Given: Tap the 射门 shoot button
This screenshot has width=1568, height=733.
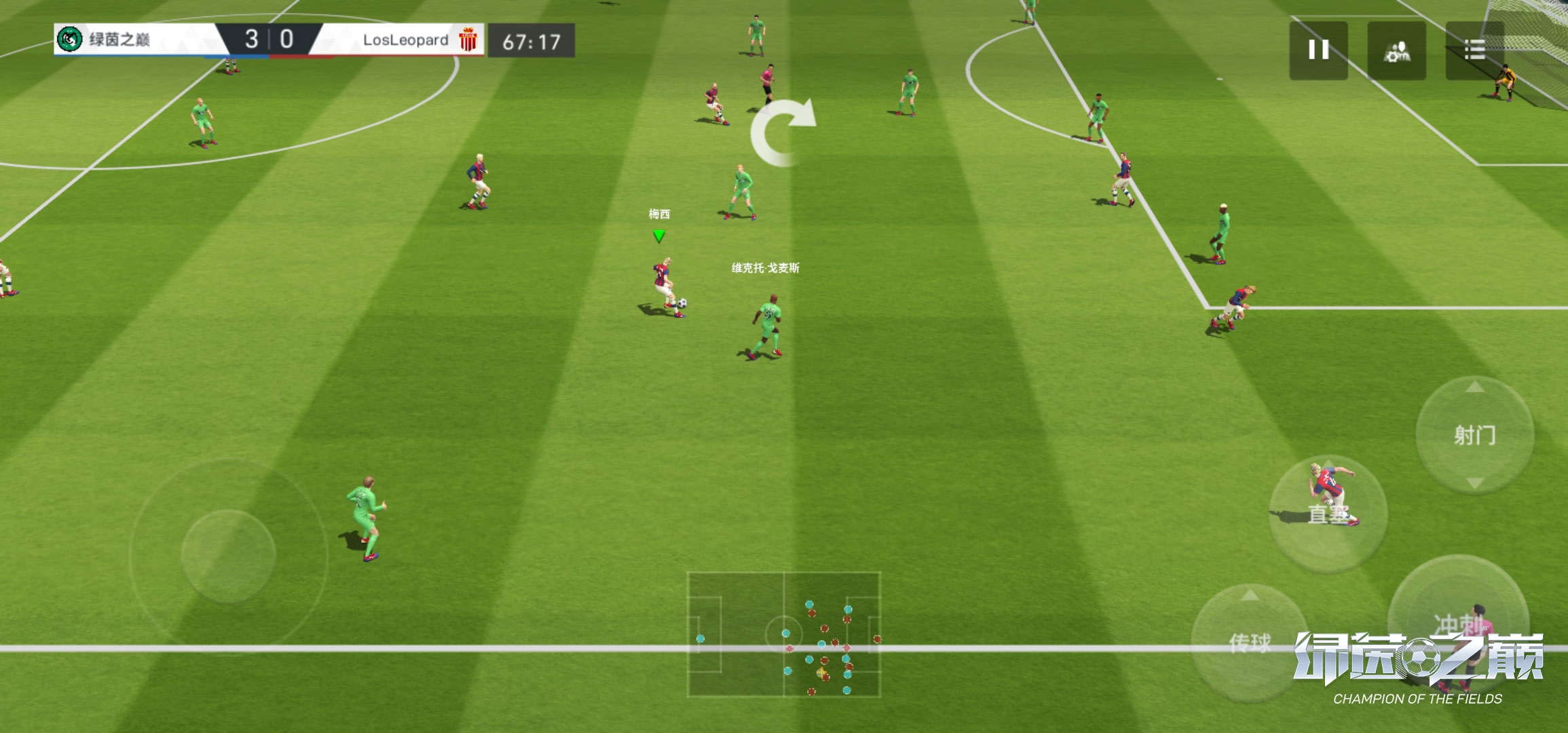Looking at the screenshot, I should 1474,435.
